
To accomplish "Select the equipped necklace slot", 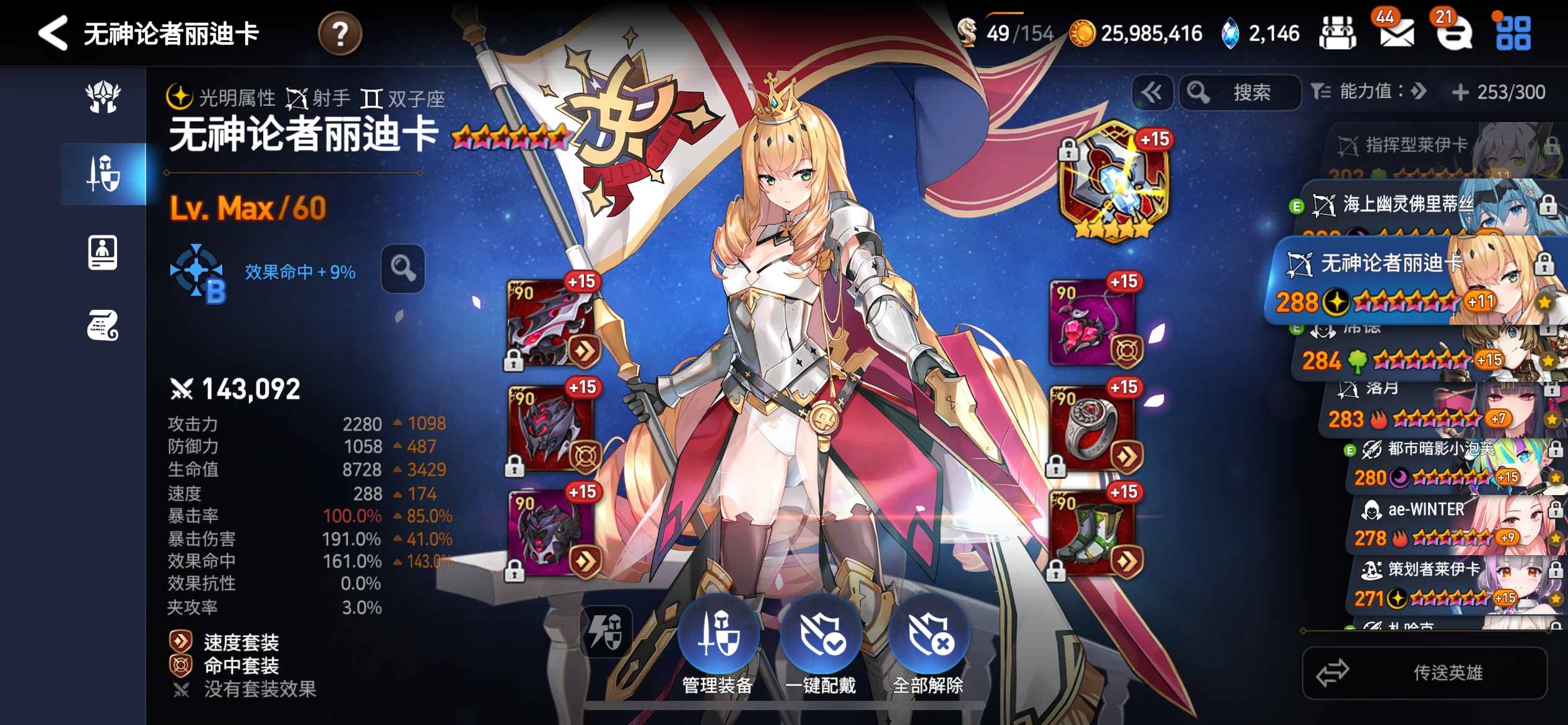I will click(x=1094, y=323).
